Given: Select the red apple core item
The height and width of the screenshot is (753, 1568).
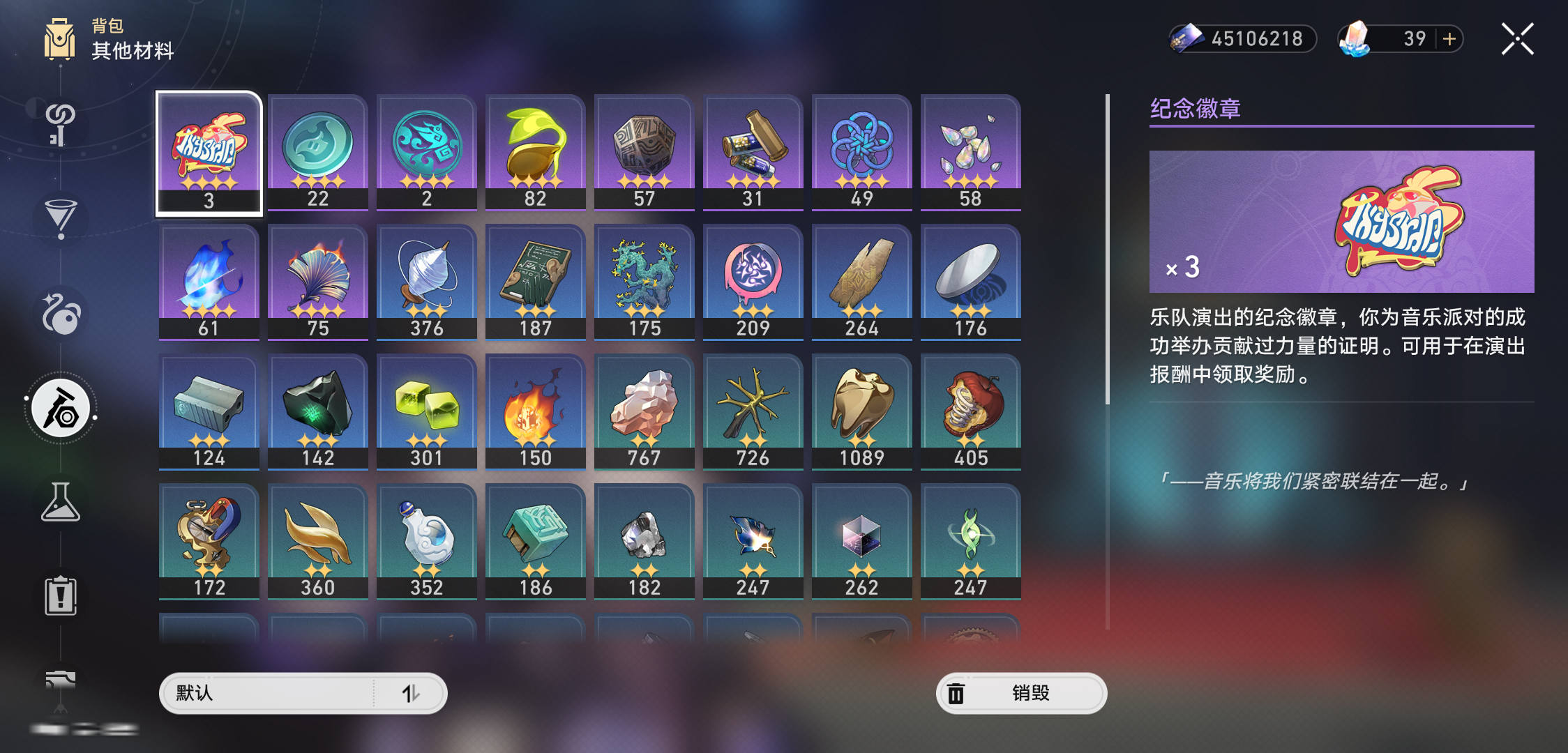Looking at the screenshot, I should pyautogui.click(x=970, y=412).
